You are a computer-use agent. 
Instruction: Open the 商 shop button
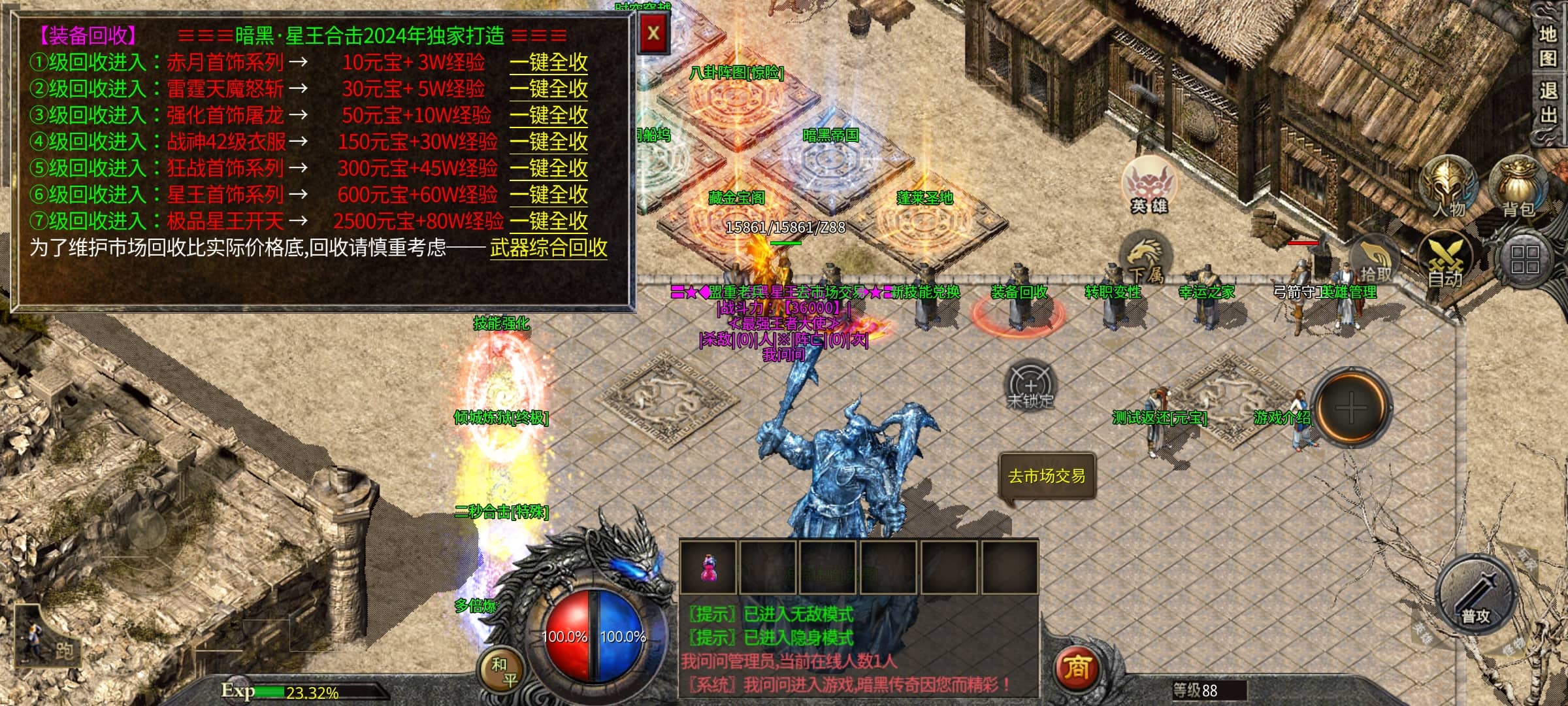[x=1077, y=668]
